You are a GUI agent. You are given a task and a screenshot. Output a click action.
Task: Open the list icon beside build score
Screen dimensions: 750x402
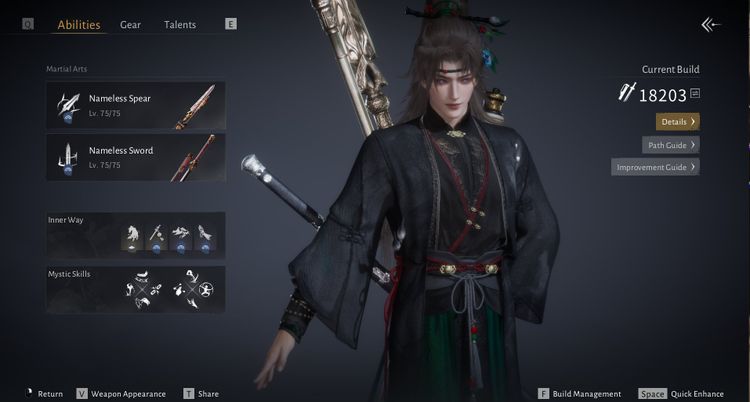click(x=694, y=94)
